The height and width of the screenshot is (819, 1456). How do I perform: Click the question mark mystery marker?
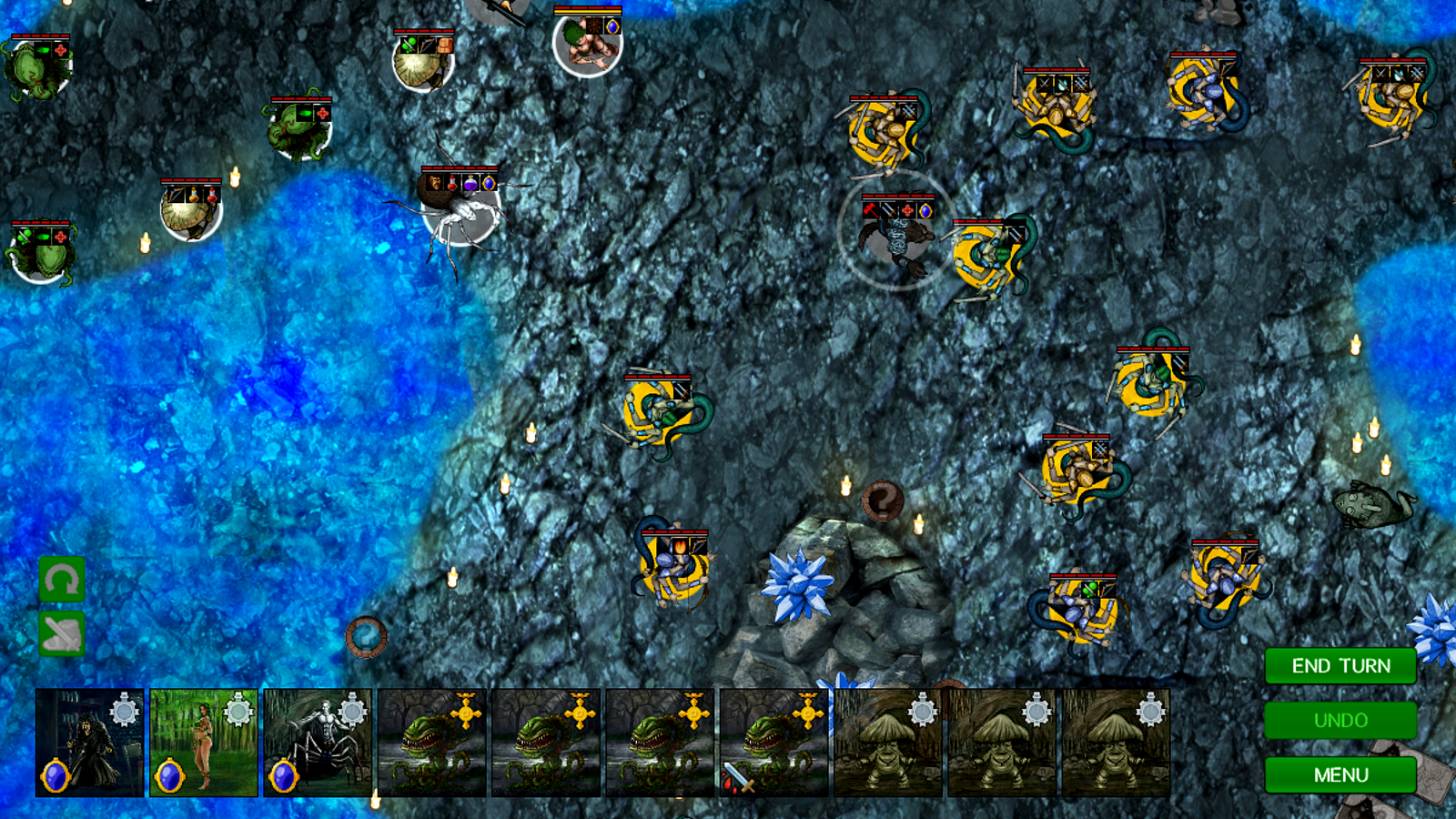click(882, 500)
